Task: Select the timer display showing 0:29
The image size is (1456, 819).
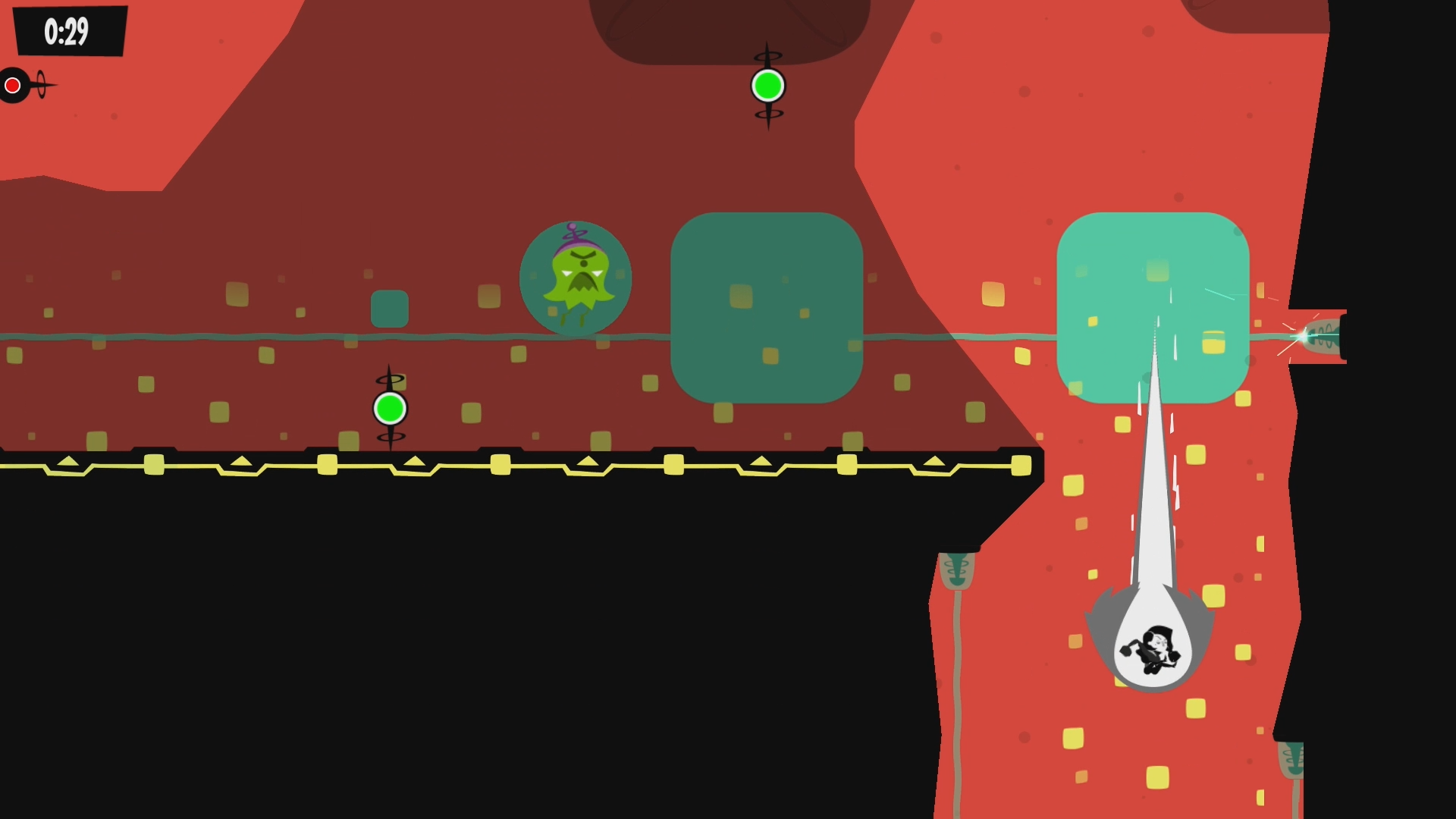Action: (67, 32)
